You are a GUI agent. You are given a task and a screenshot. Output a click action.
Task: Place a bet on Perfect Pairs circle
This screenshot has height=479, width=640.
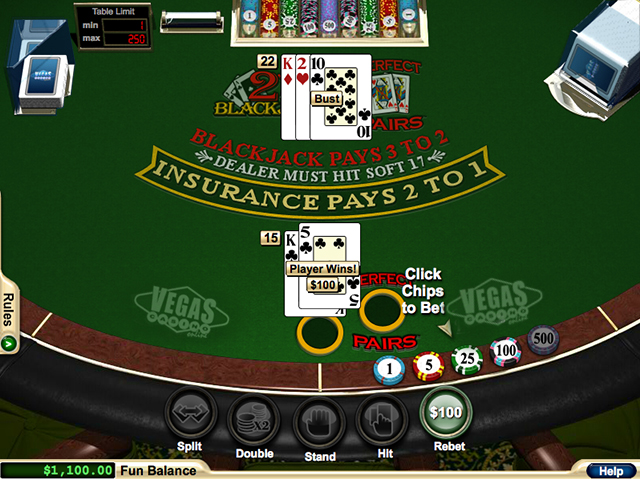[x=381, y=311]
